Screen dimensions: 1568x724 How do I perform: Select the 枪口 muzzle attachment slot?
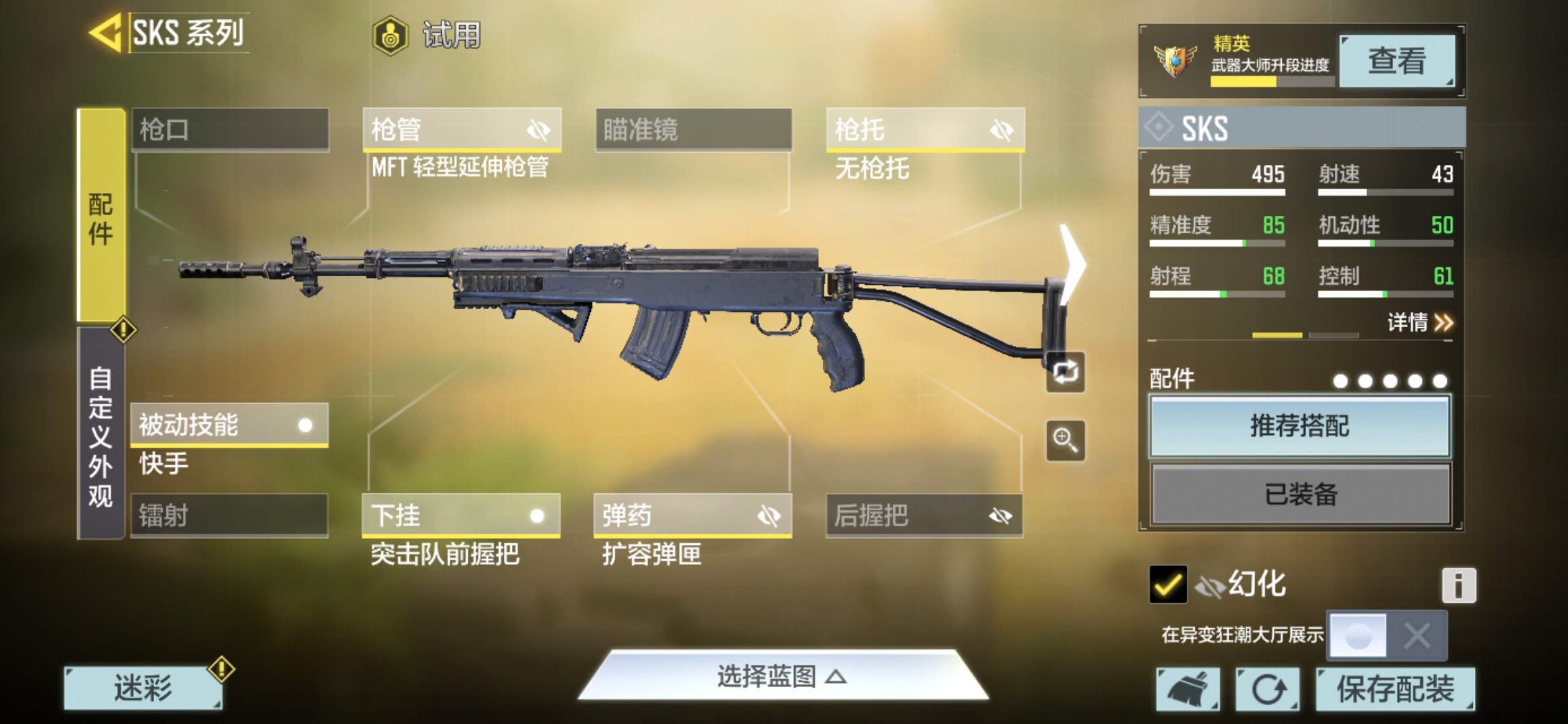(230, 129)
